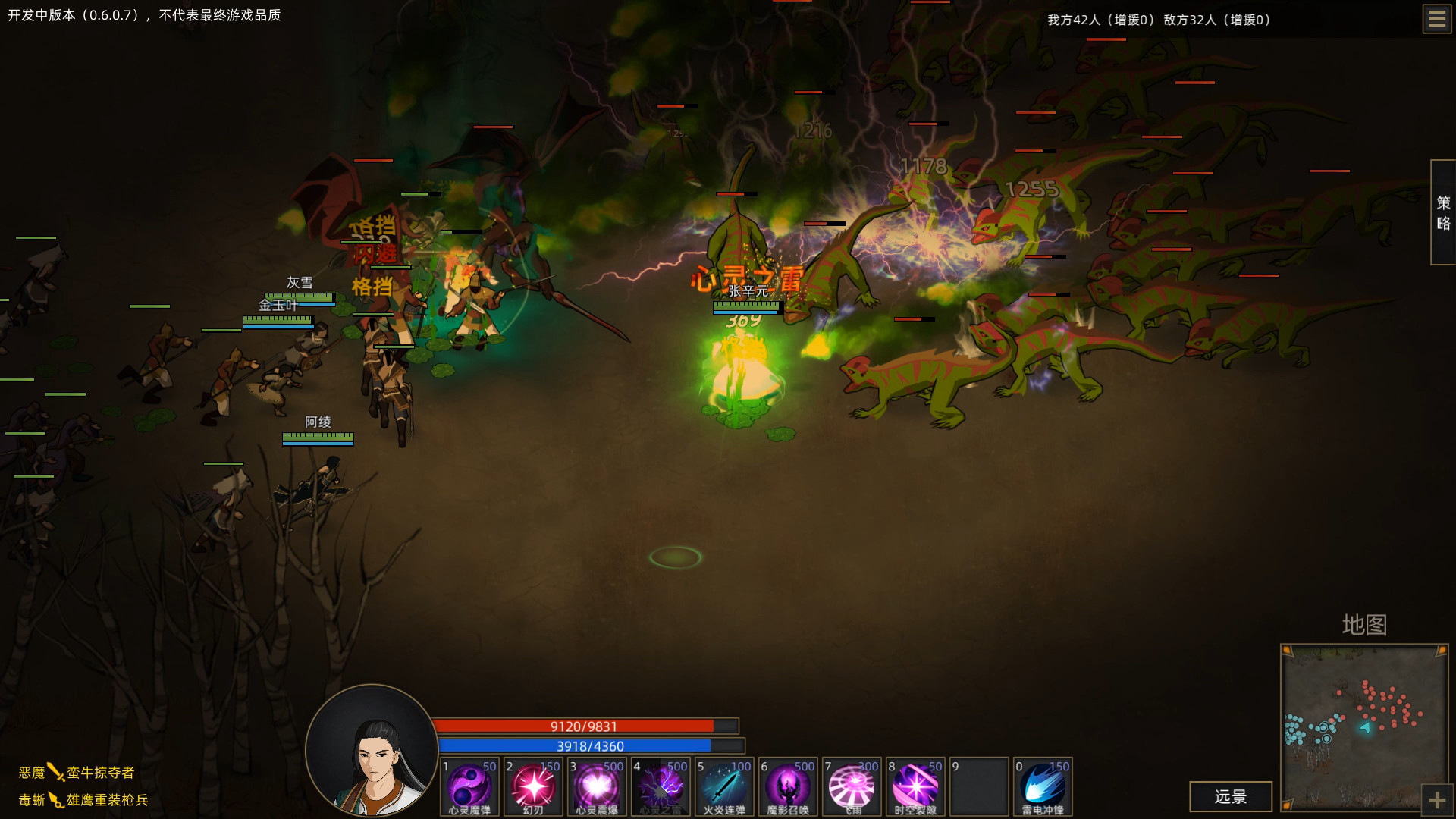The width and height of the screenshot is (1456, 819).
Task: Click the red 9120/9831 health bar
Action: [x=584, y=724]
